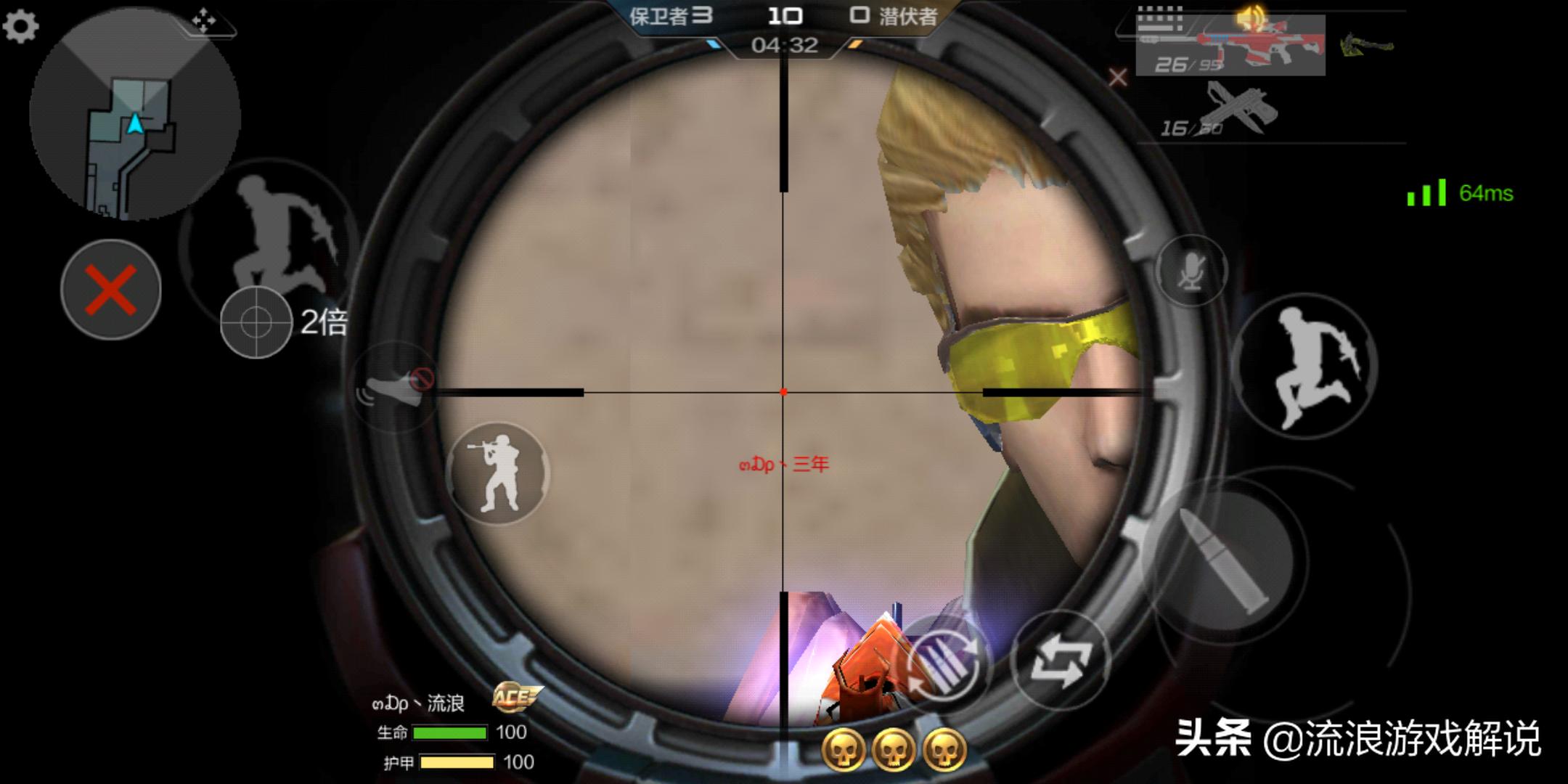Toggle the orange speaker sound icon
The height and width of the screenshot is (784, 1568).
[1251, 17]
